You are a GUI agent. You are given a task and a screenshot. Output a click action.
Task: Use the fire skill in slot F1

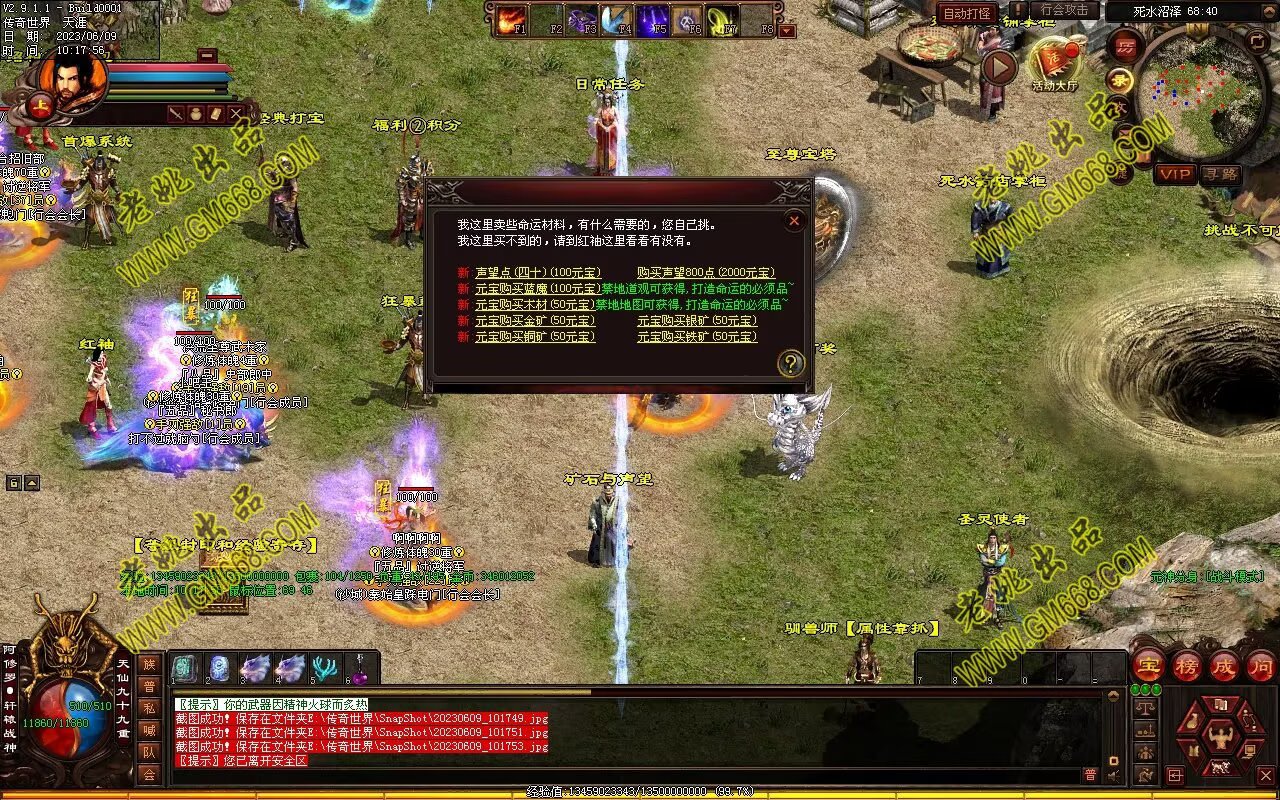(511, 19)
